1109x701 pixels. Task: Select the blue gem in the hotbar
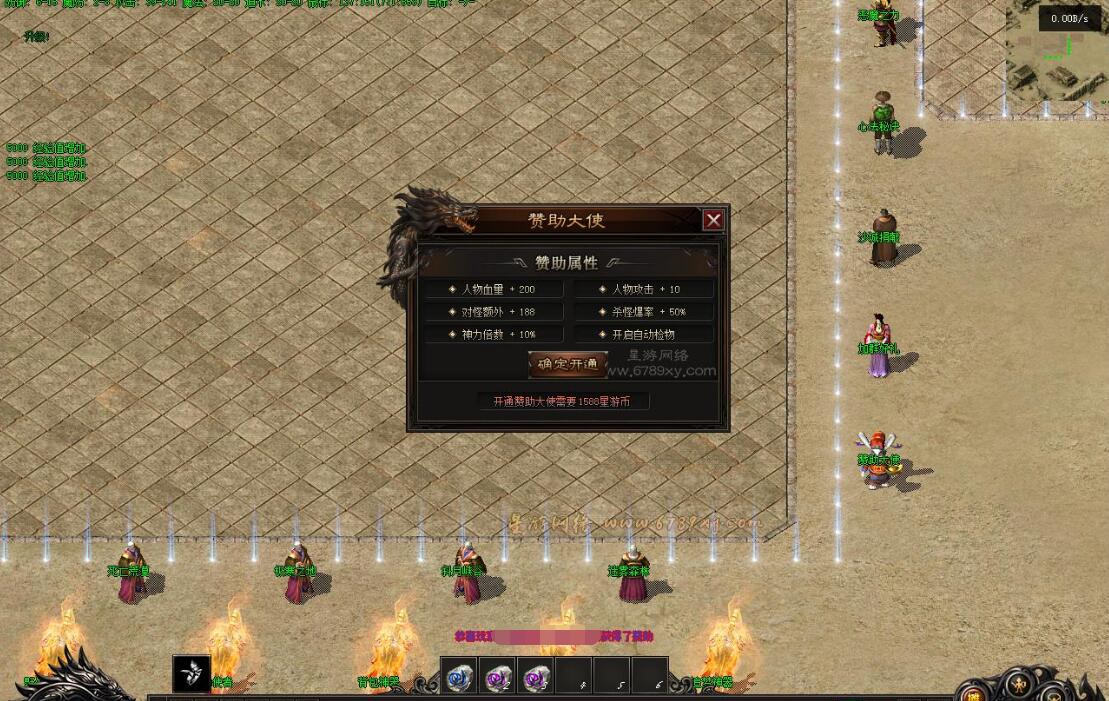[459, 678]
